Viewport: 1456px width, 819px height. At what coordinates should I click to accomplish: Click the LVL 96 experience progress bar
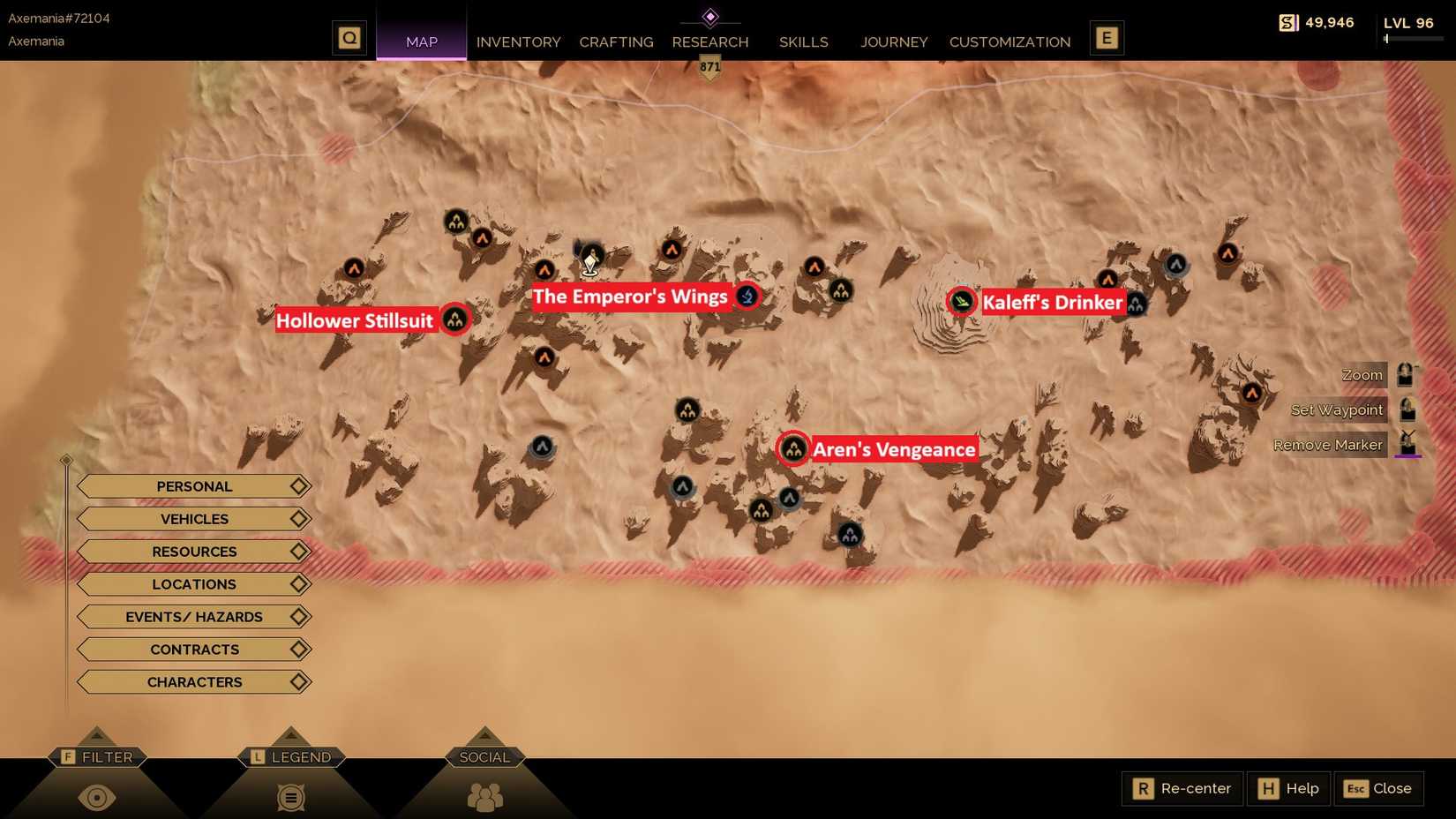click(1413, 39)
